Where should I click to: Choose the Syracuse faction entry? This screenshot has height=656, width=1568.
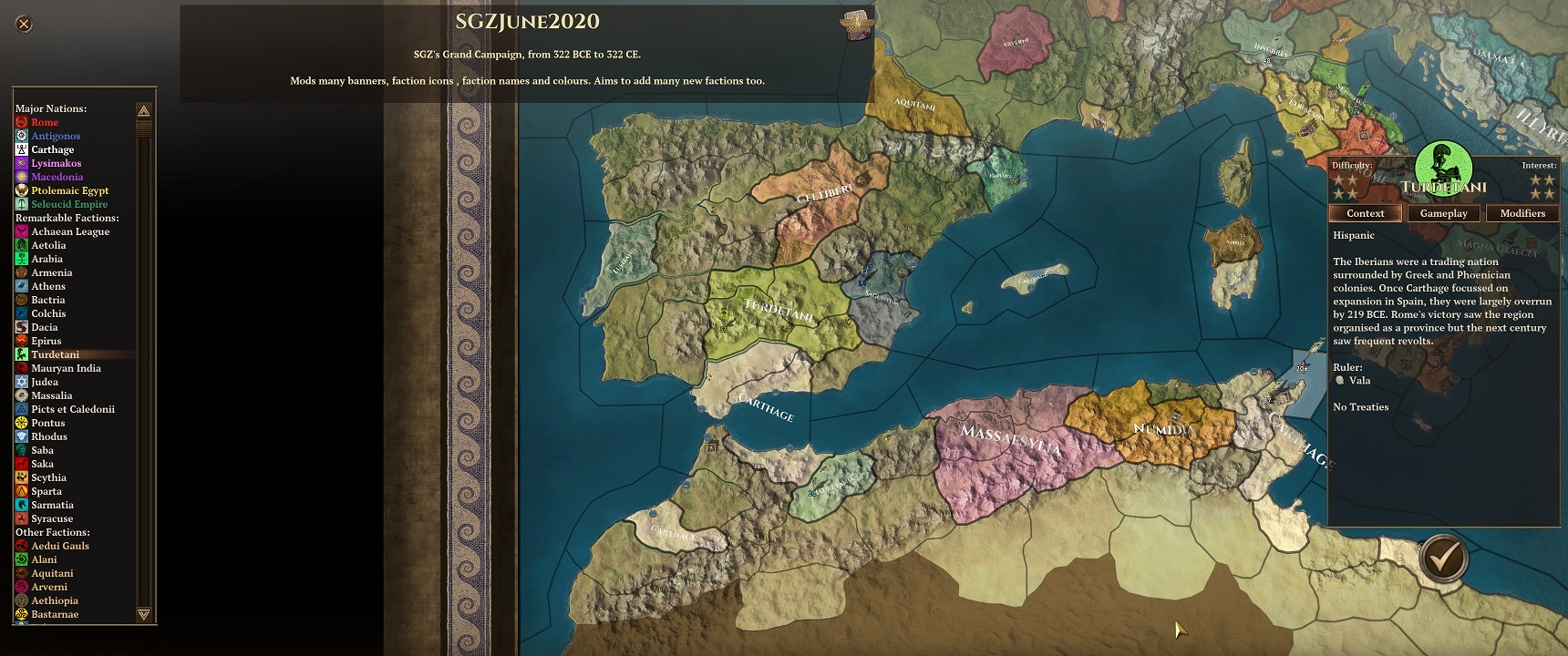pyautogui.click(x=52, y=518)
